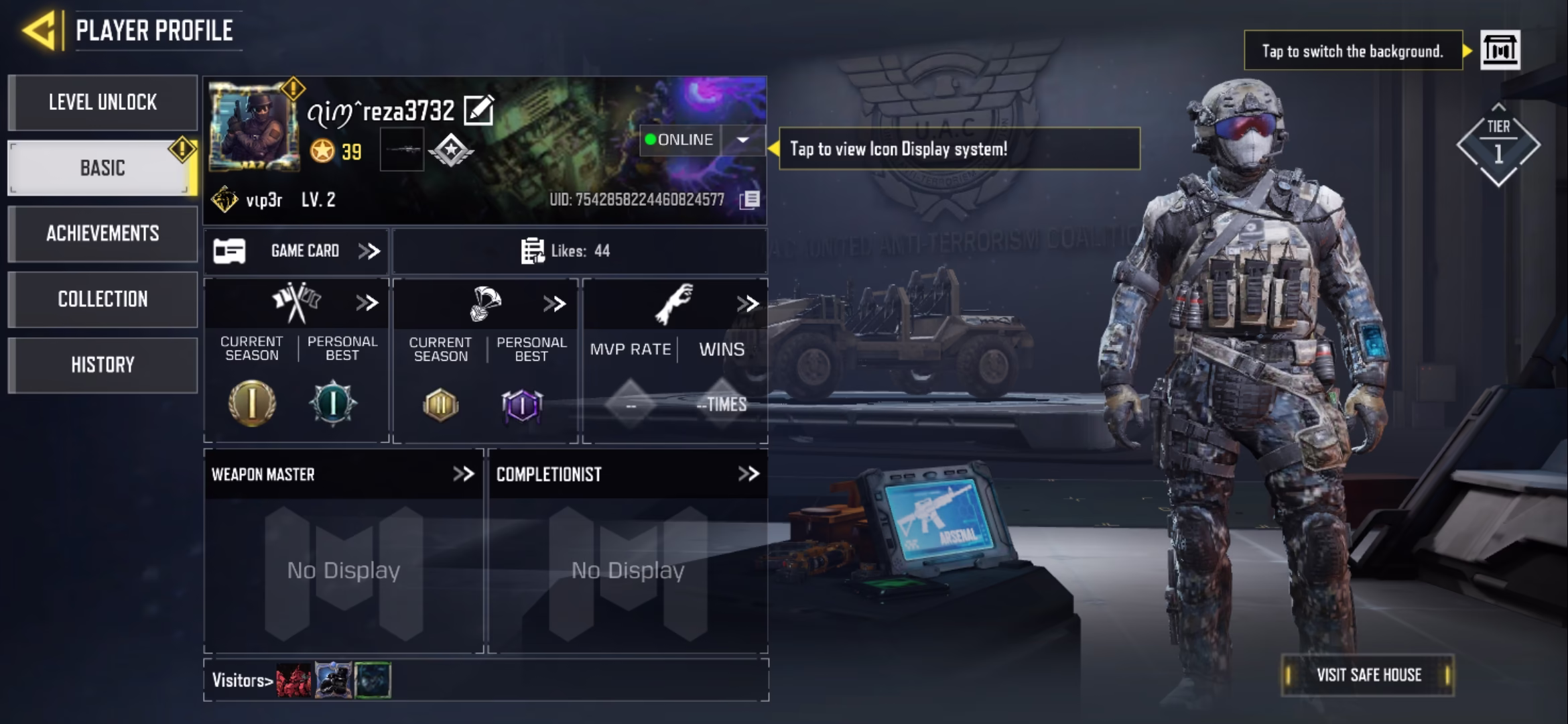View the Likes list
The height and width of the screenshot is (724, 1568).
566,251
